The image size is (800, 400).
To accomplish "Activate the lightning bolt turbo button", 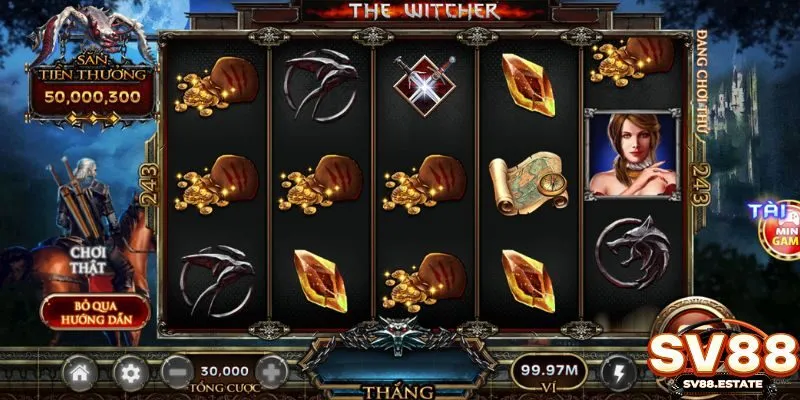I will tap(617, 374).
